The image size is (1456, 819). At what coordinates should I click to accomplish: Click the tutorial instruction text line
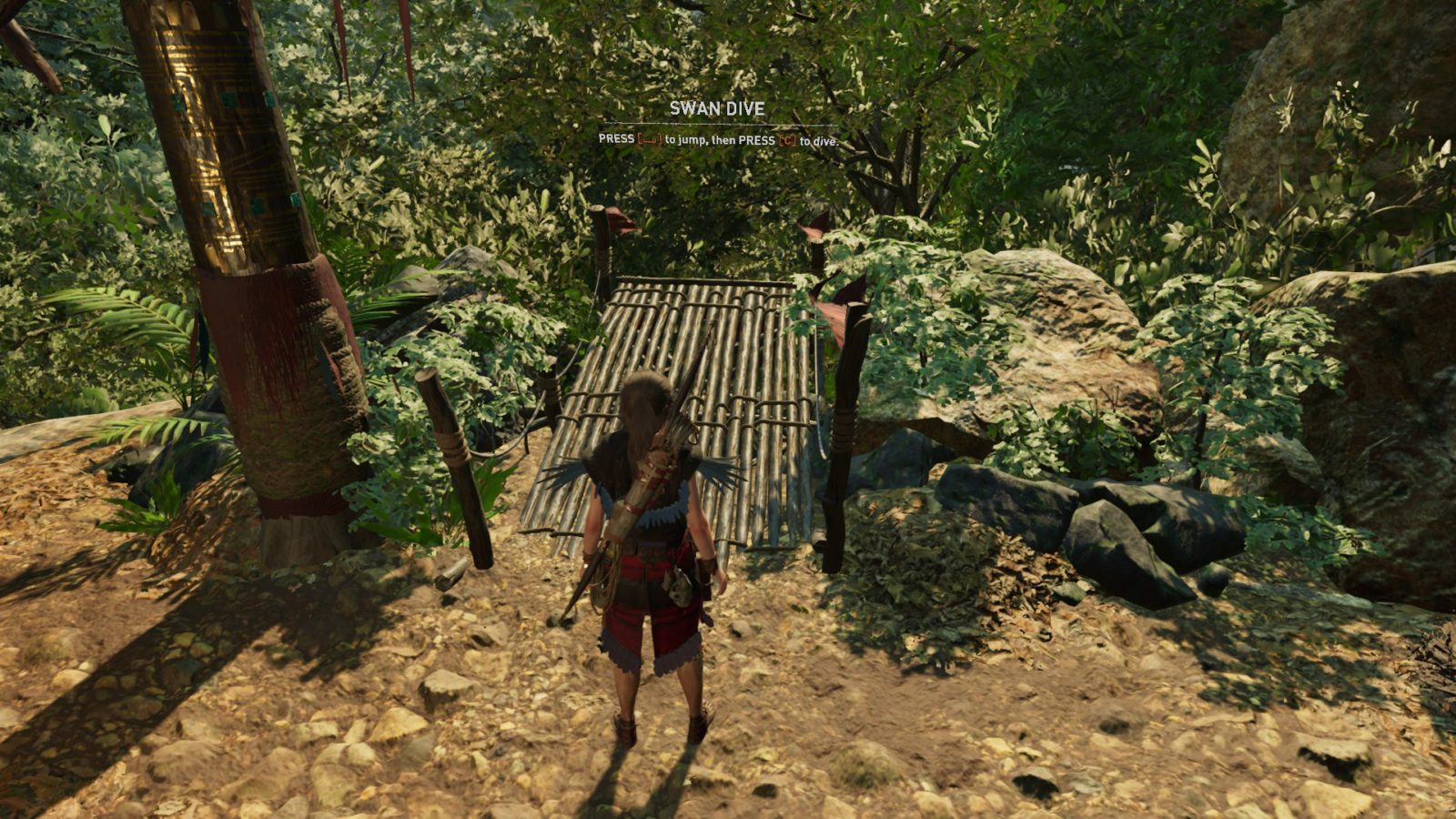click(719, 141)
